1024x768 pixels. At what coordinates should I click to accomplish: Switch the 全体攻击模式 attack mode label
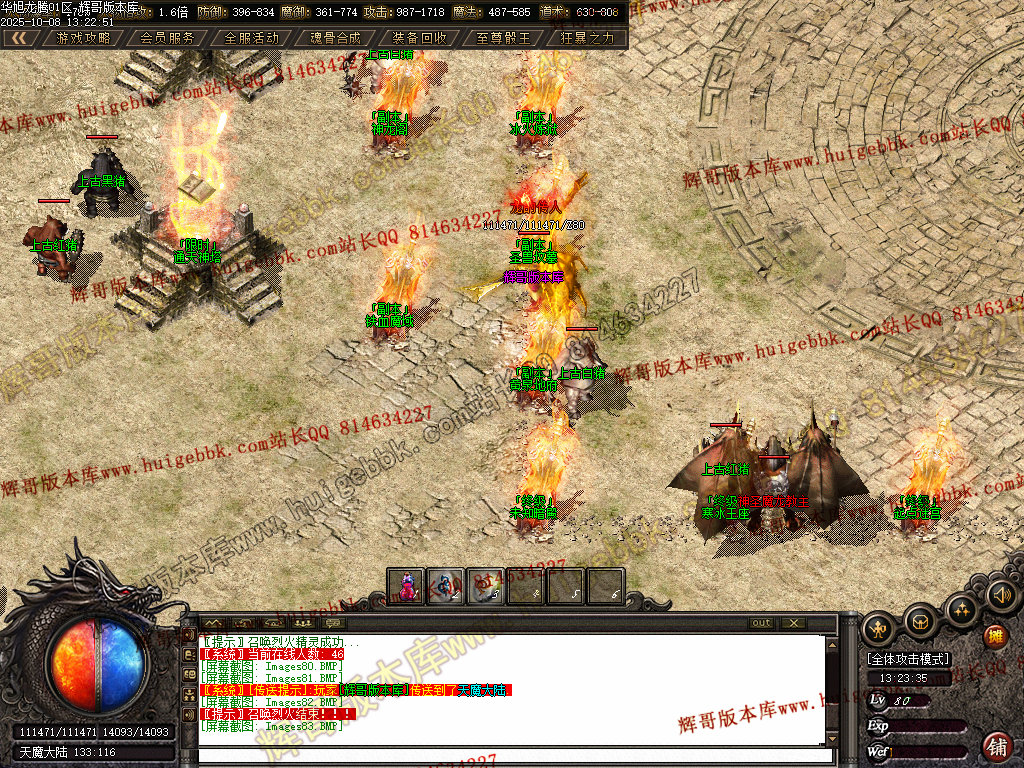click(908, 660)
